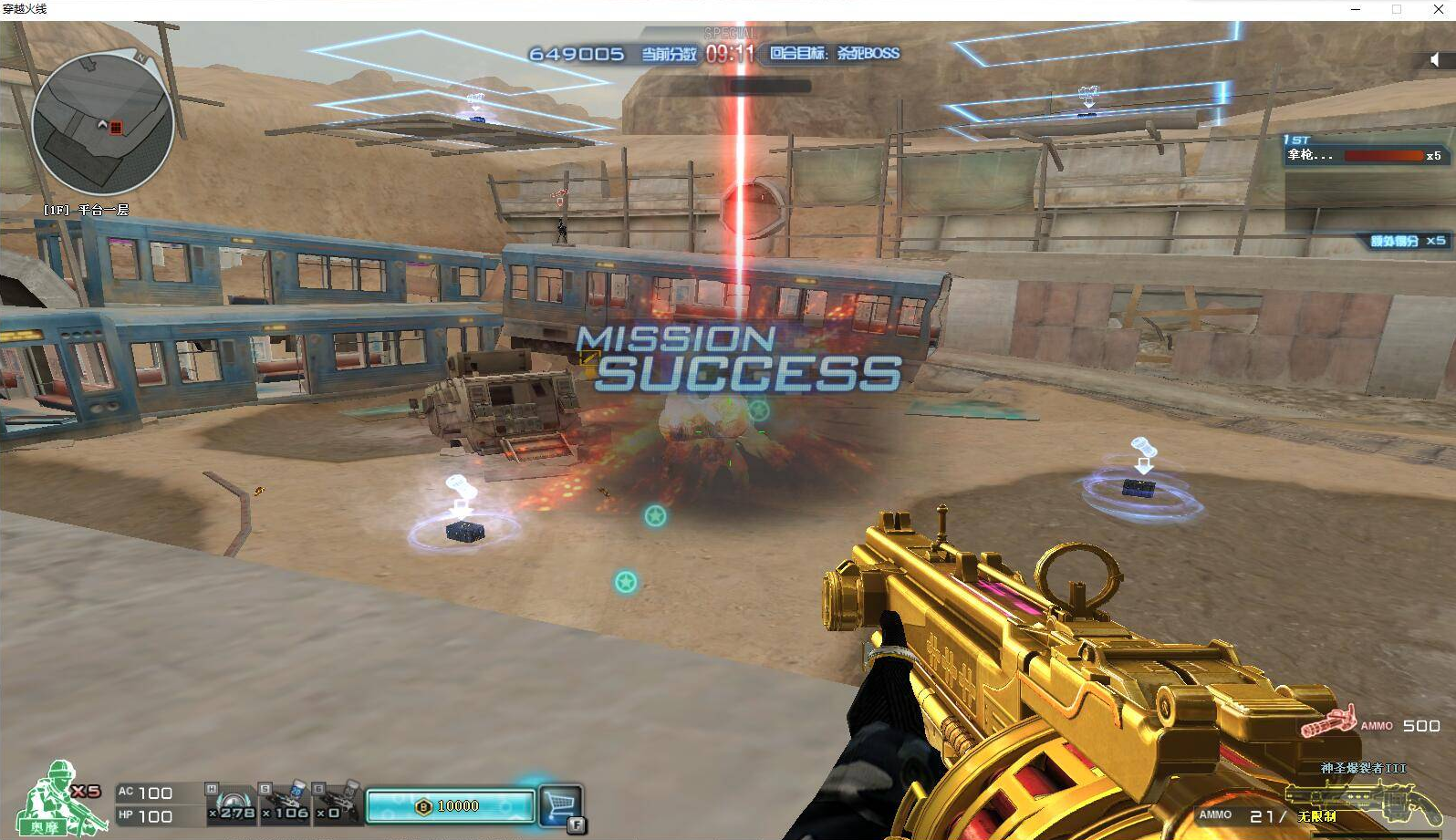
Task: Minimize the game window
Action: (1356, 9)
